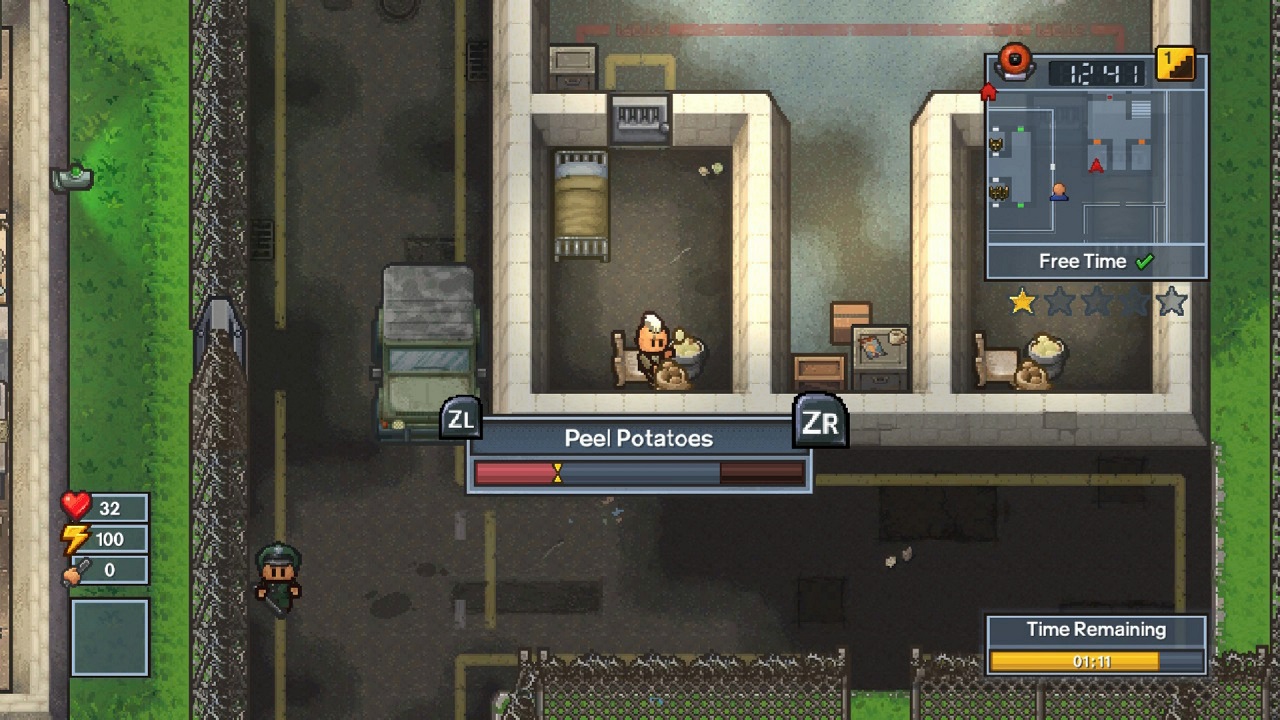The width and height of the screenshot is (1280, 720).
Task: Select the yellow floor level stairs icon
Action: click(x=1173, y=62)
